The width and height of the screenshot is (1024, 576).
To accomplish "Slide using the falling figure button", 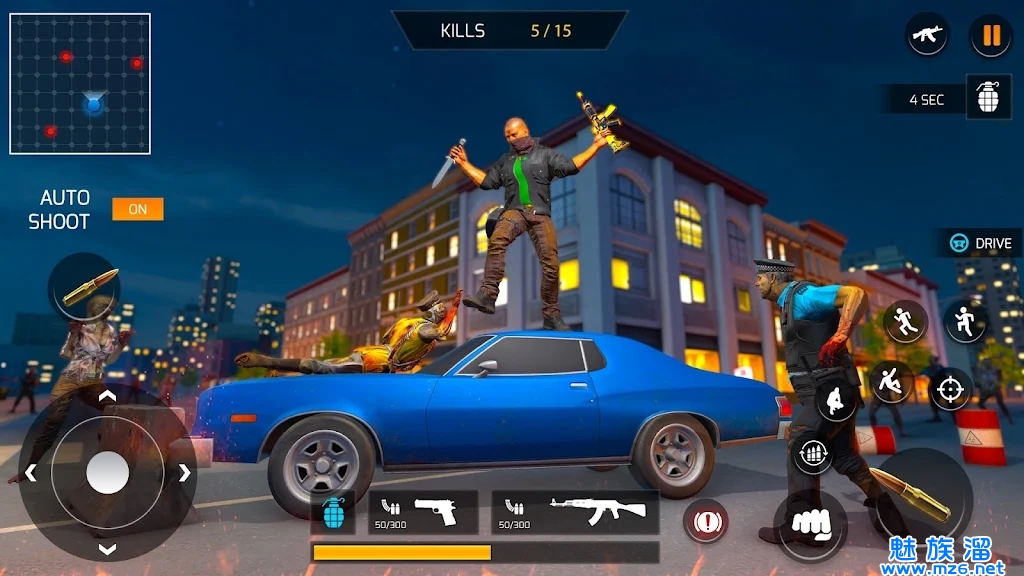I will tap(889, 381).
